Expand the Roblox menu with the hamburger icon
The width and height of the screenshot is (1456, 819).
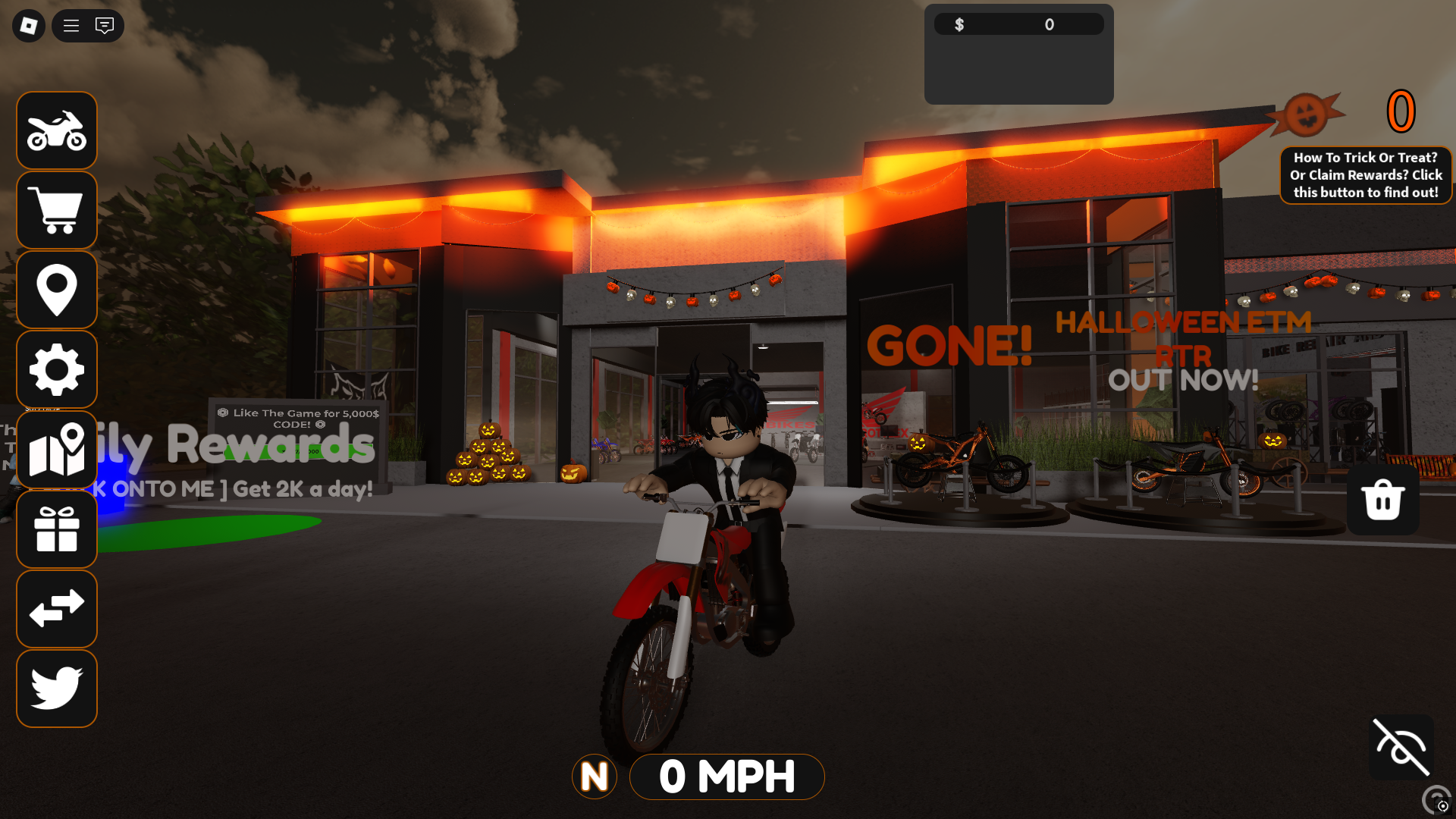coord(71,25)
